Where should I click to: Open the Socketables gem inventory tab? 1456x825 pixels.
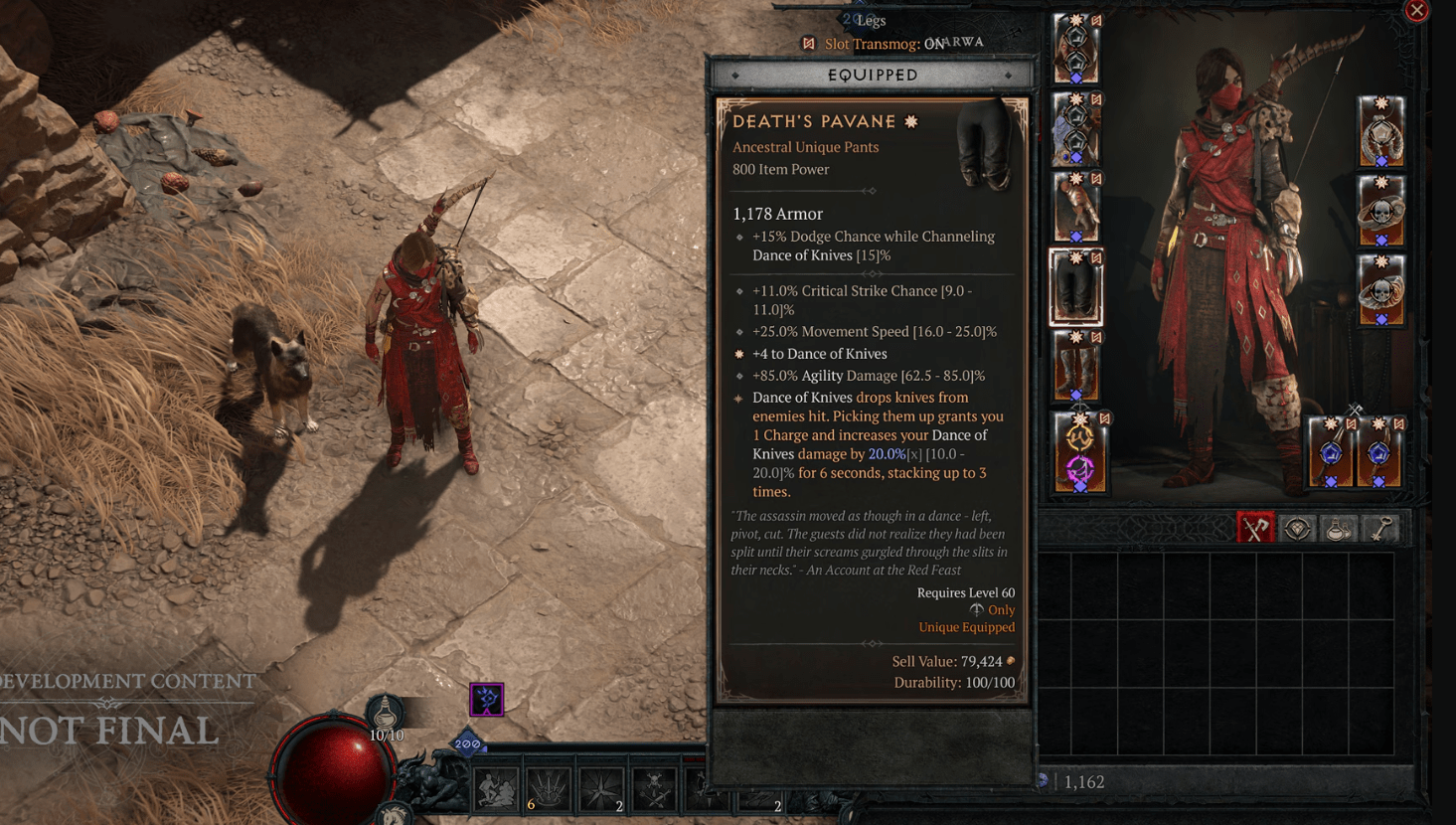click(x=1297, y=529)
